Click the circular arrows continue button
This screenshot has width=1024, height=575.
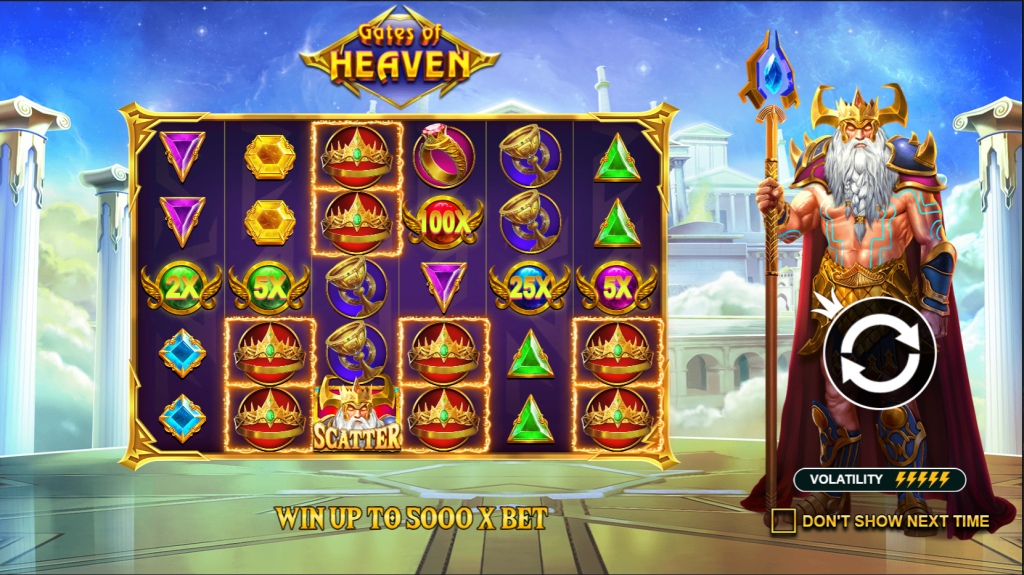(x=880, y=353)
